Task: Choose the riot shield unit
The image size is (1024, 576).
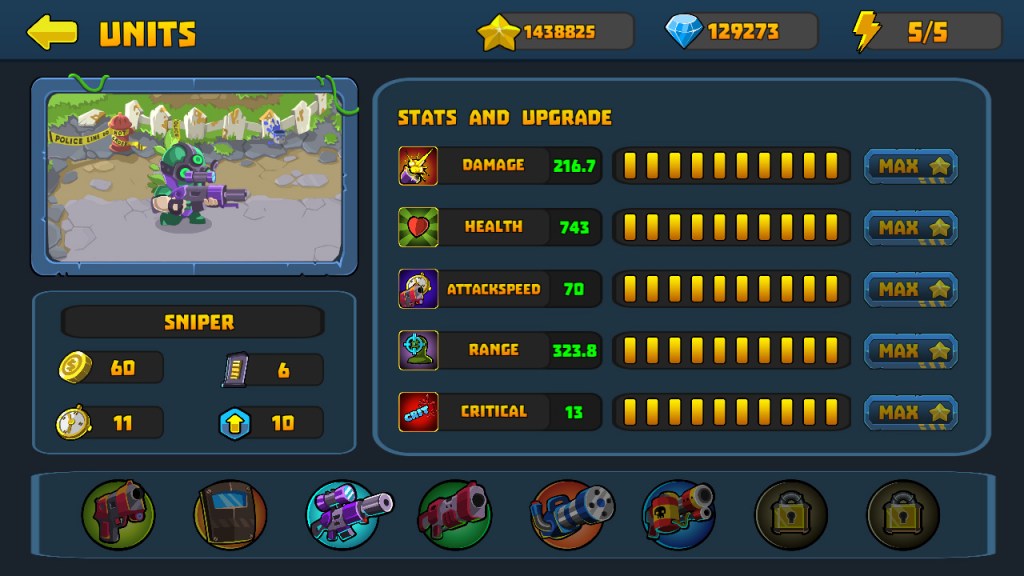Action: click(x=230, y=515)
